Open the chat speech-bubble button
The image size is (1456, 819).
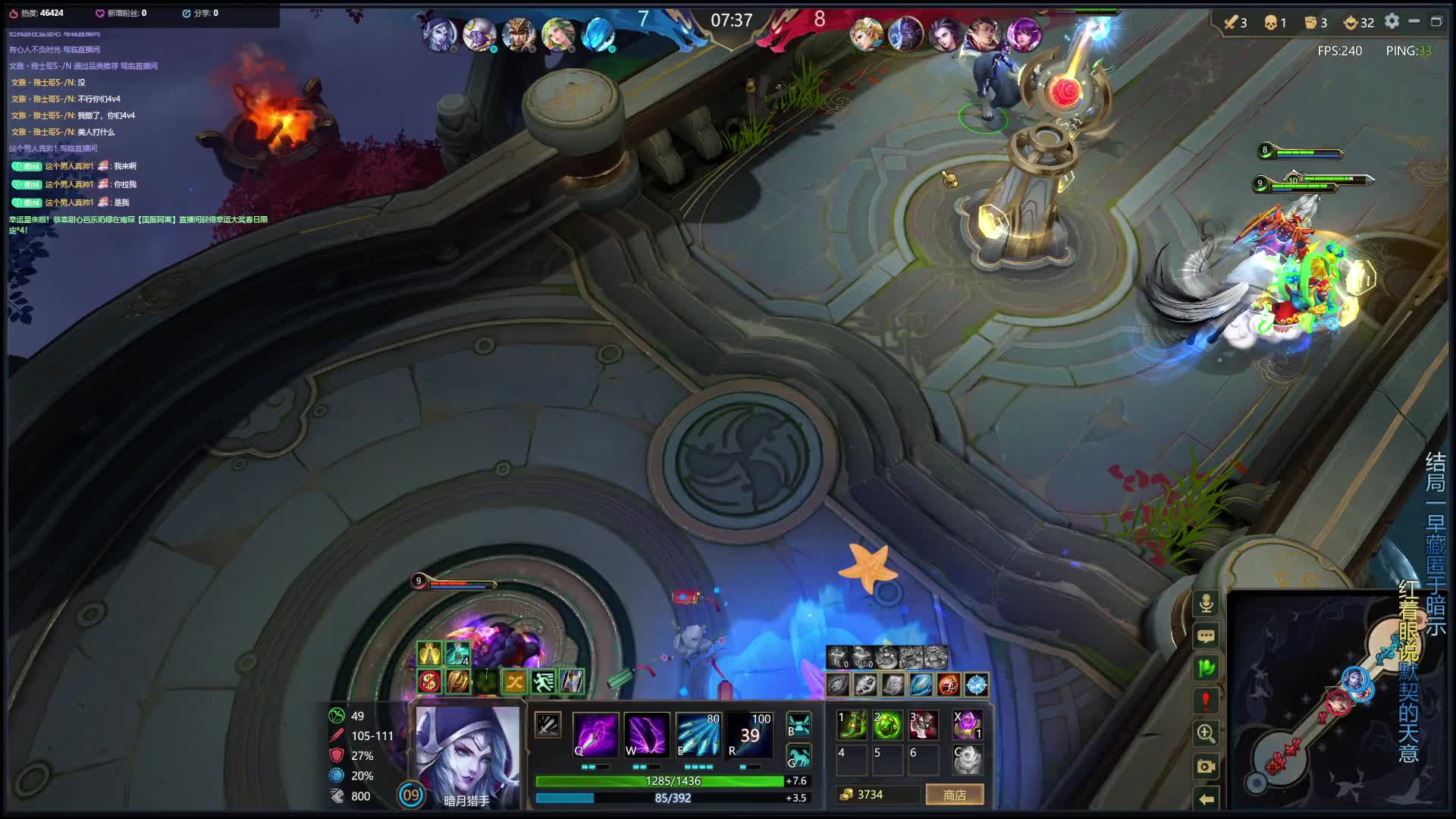point(1206,636)
